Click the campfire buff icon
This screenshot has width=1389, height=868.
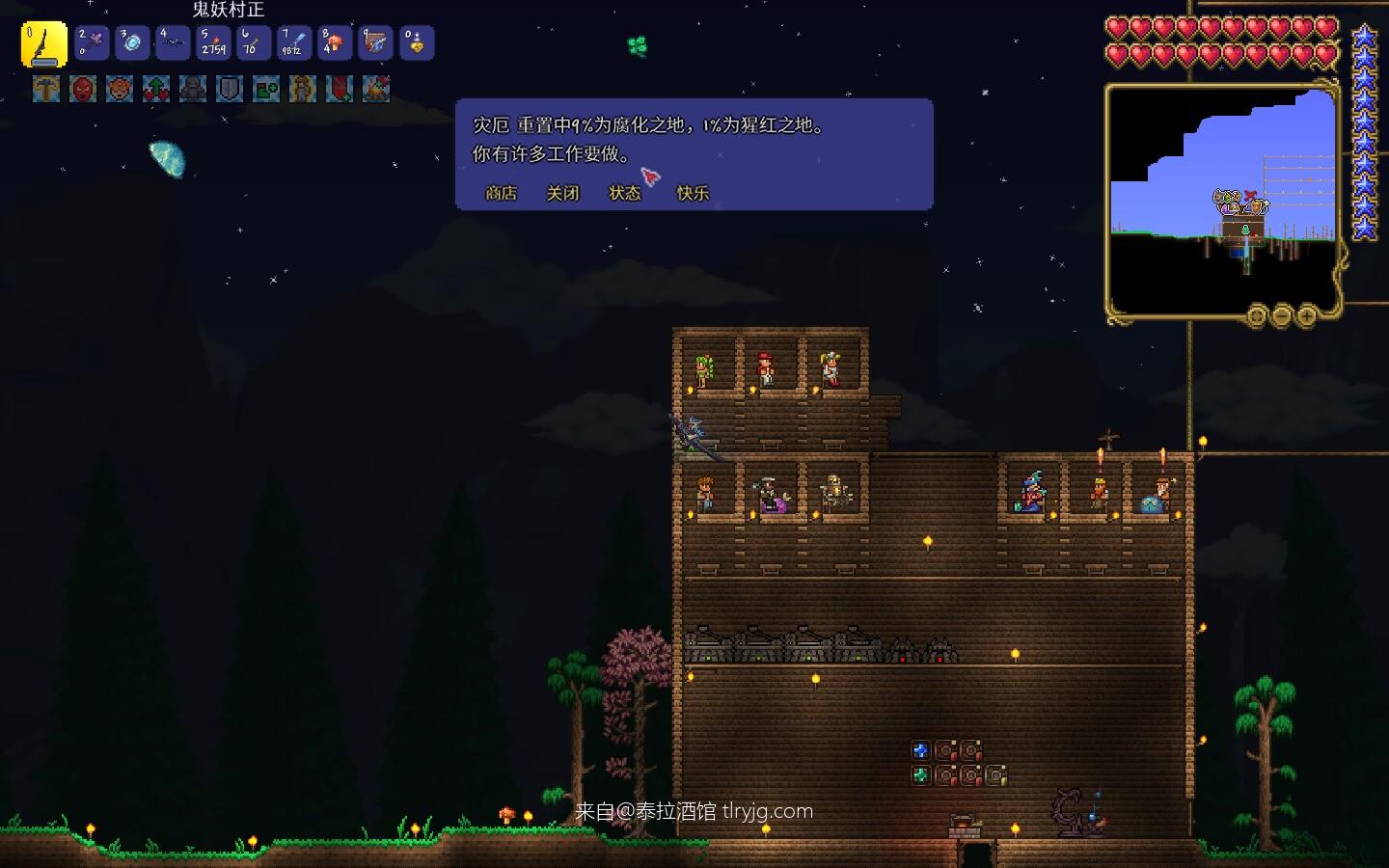click(x=376, y=90)
